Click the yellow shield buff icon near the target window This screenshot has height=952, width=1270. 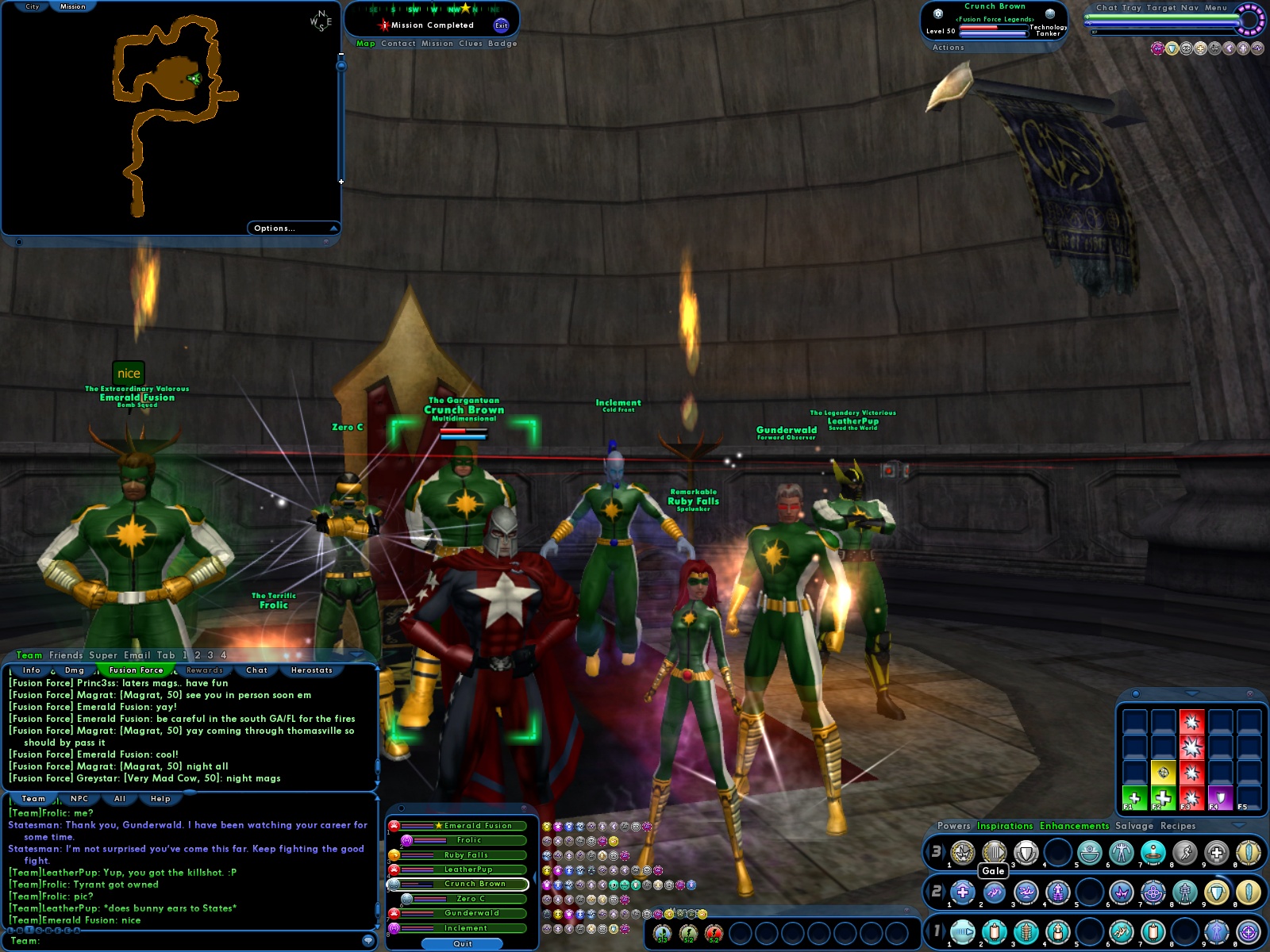pos(1171,48)
